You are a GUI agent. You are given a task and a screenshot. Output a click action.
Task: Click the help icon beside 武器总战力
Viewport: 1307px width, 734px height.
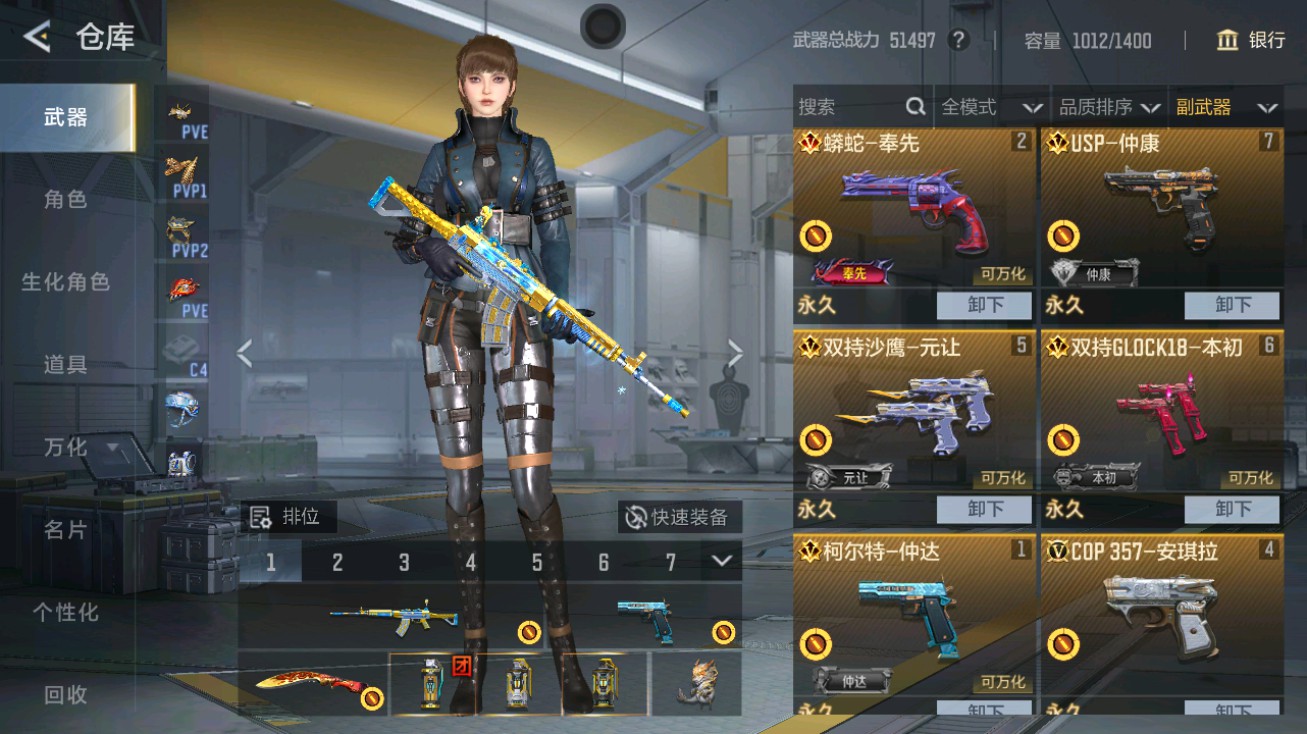click(961, 41)
